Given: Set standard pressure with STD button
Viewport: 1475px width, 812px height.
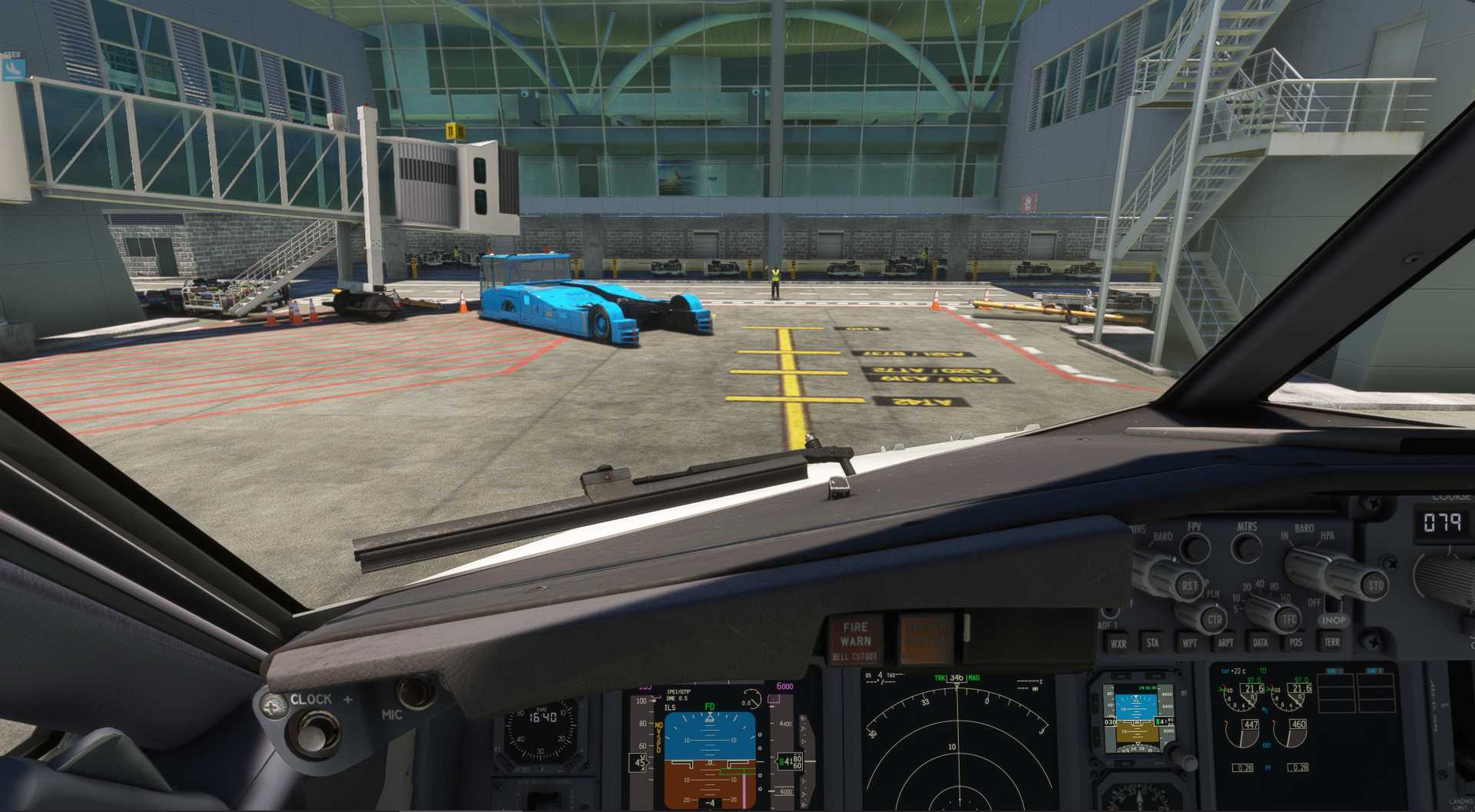Looking at the screenshot, I should [x=1374, y=585].
